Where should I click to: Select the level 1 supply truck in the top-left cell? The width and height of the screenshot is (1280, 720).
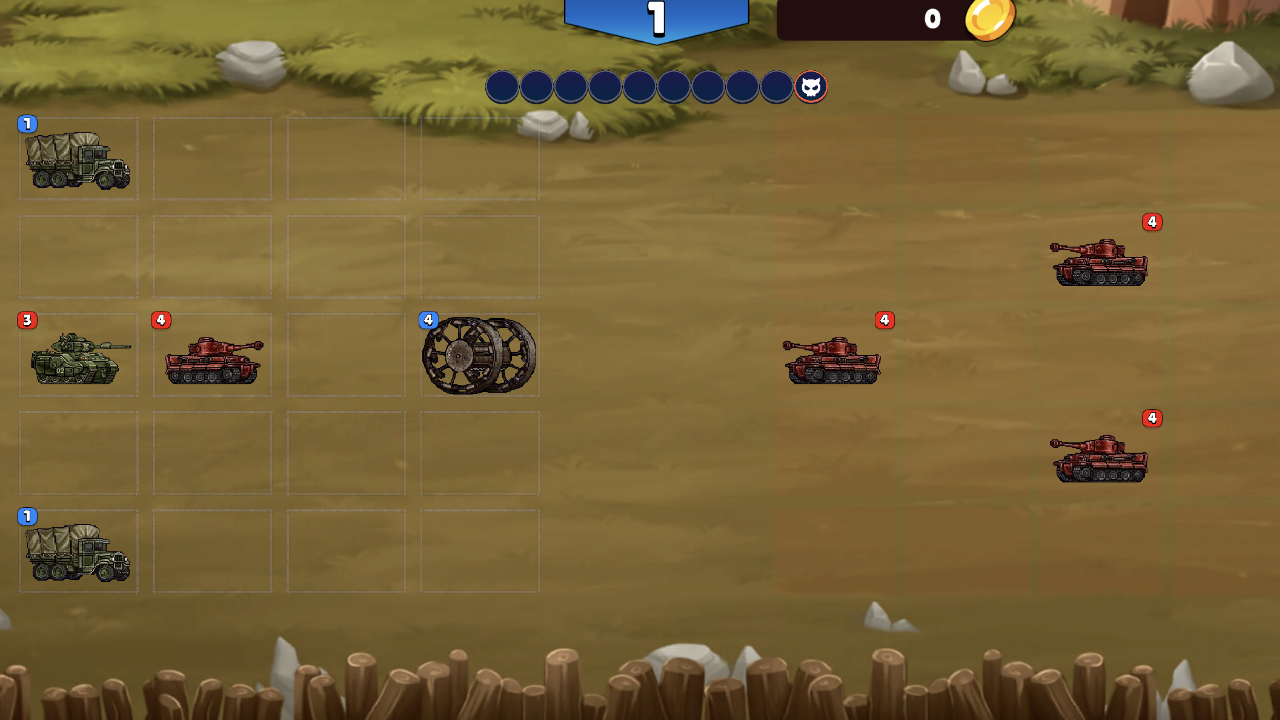(x=78, y=158)
